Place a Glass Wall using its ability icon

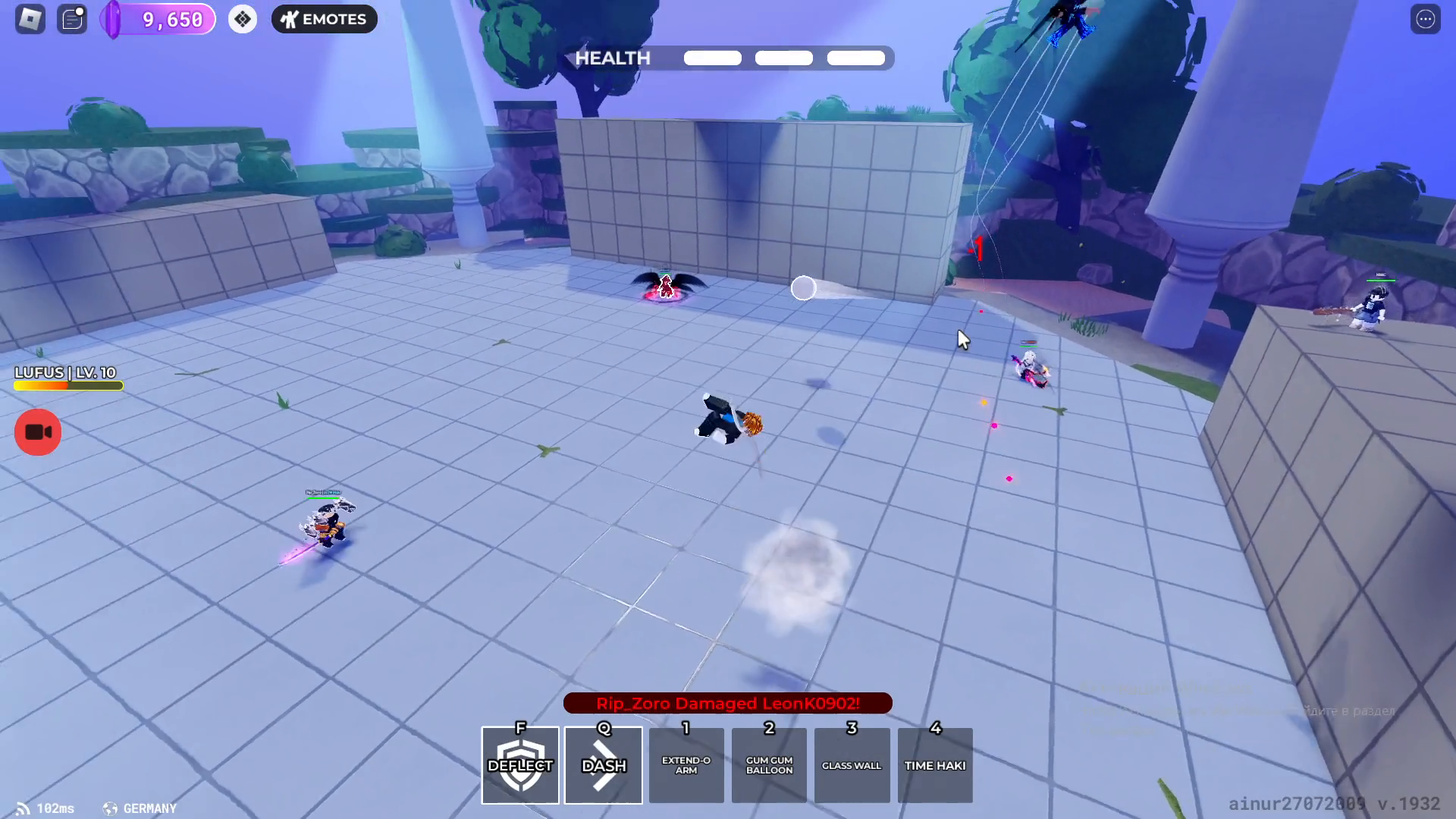click(852, 765)
